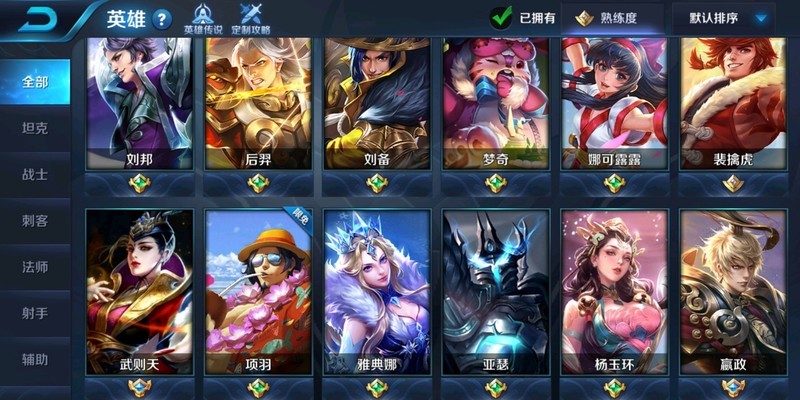The height and width of the screenshot is (400, 800).
Task: Sort heroes by 熟练度 proficiency
Action: 611,17
